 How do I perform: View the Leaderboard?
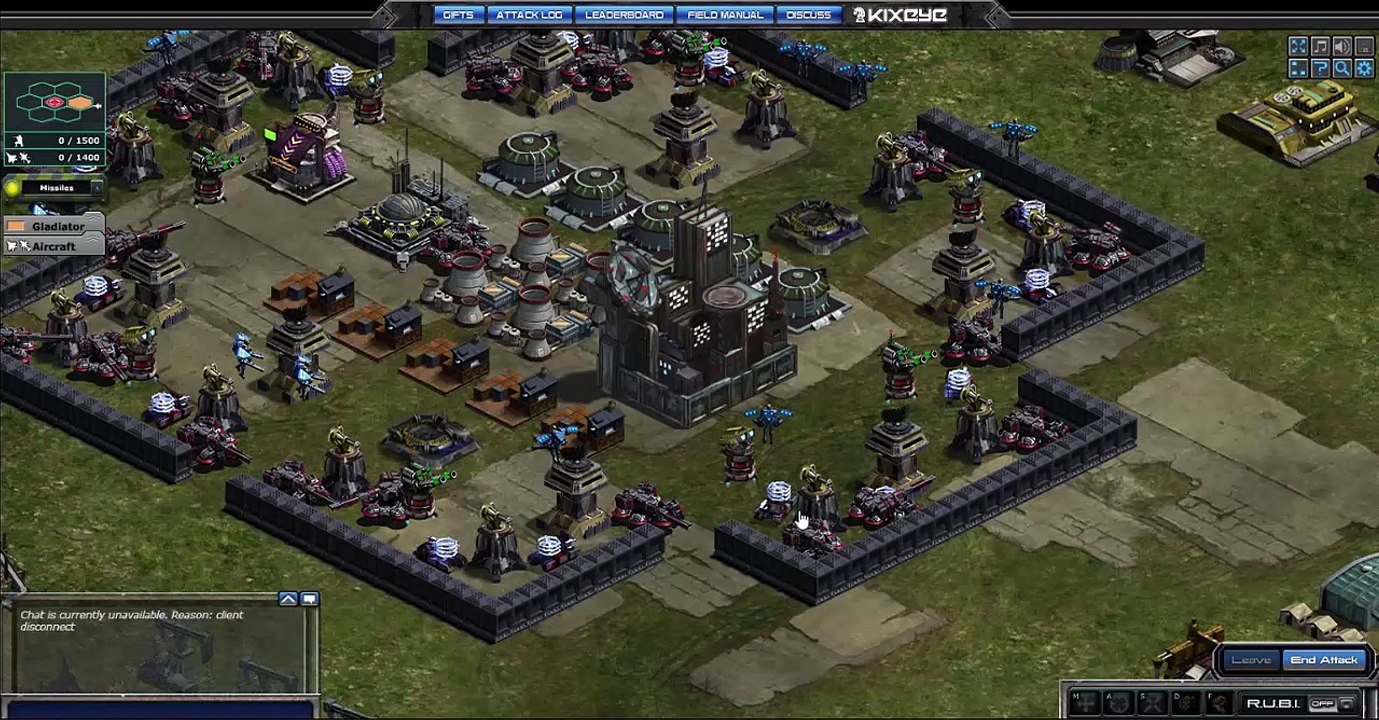pos(624,15)
